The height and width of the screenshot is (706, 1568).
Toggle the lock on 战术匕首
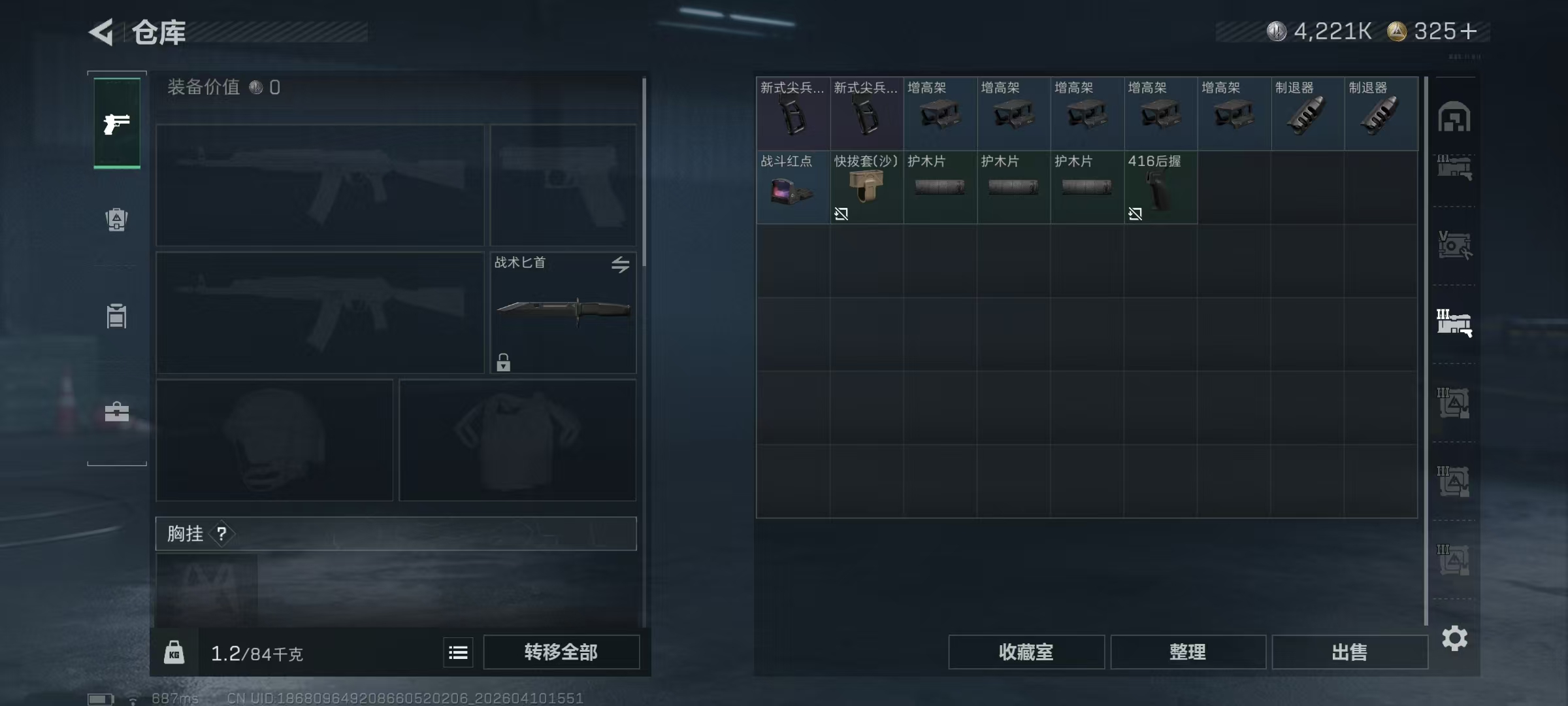[x=503, y=361]
